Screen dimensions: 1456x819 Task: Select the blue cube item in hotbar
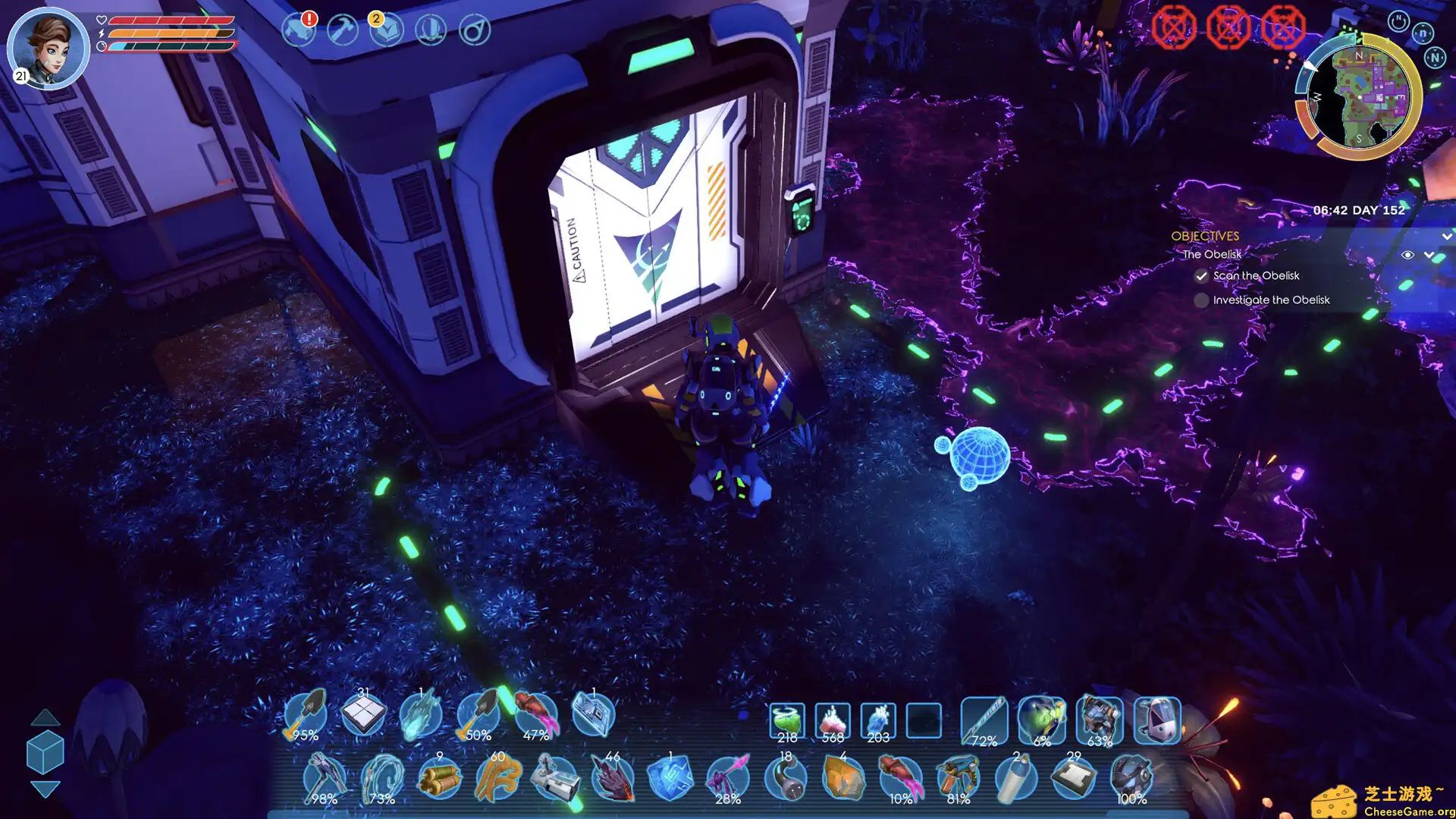pyautogui.click(x=670, y=778)
